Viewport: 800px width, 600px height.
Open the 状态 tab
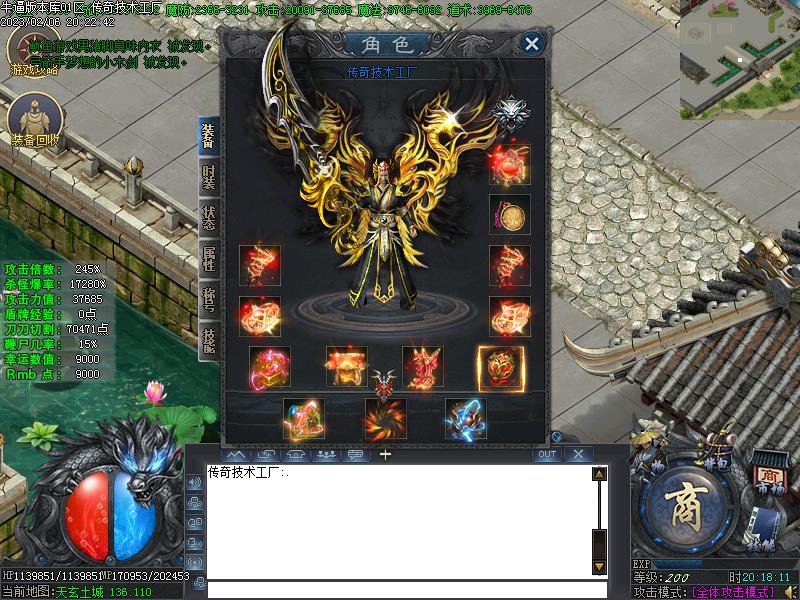click(x=208, y=218)
